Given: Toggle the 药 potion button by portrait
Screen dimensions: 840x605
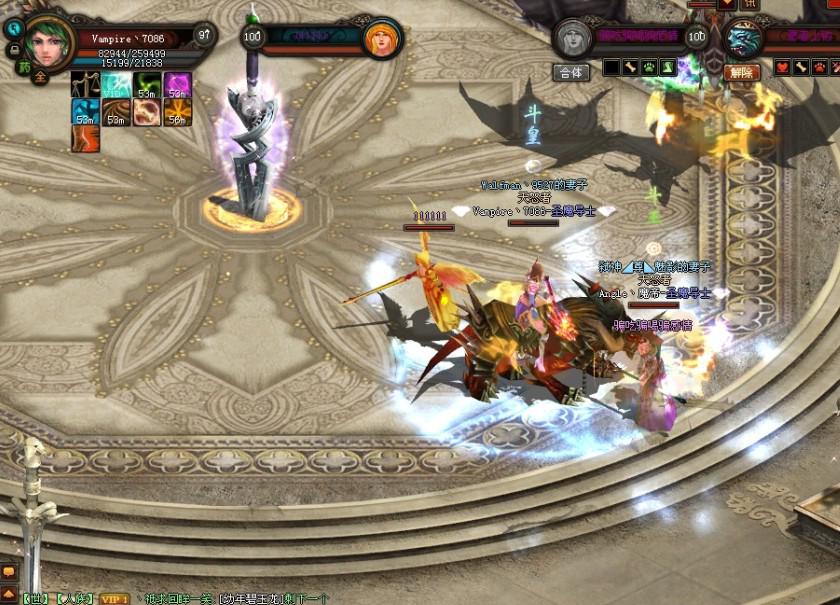Looking at the screenshot, I should click(24, 68).
